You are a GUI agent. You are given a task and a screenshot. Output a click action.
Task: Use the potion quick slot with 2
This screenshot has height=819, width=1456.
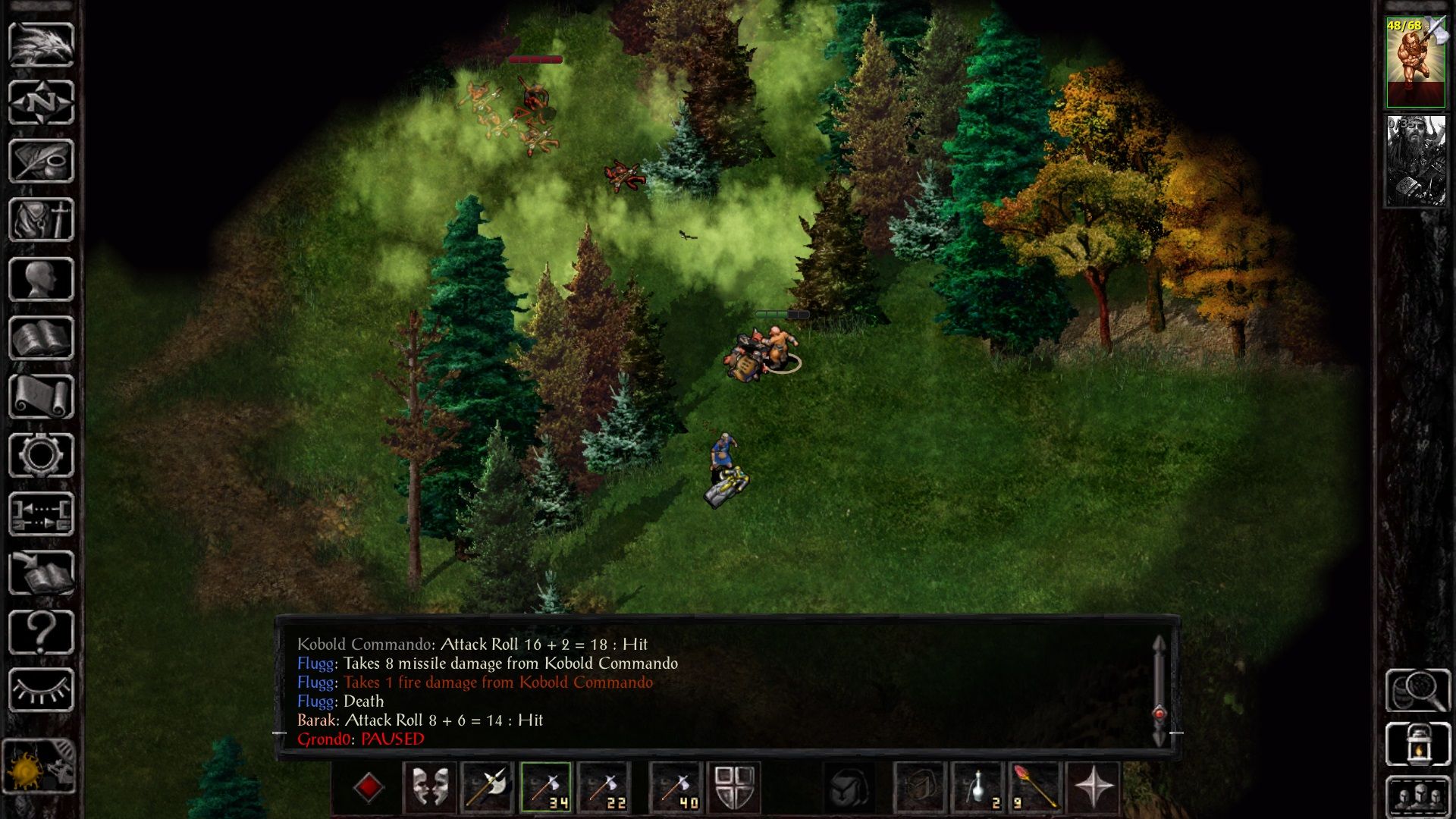click(978, 787)
